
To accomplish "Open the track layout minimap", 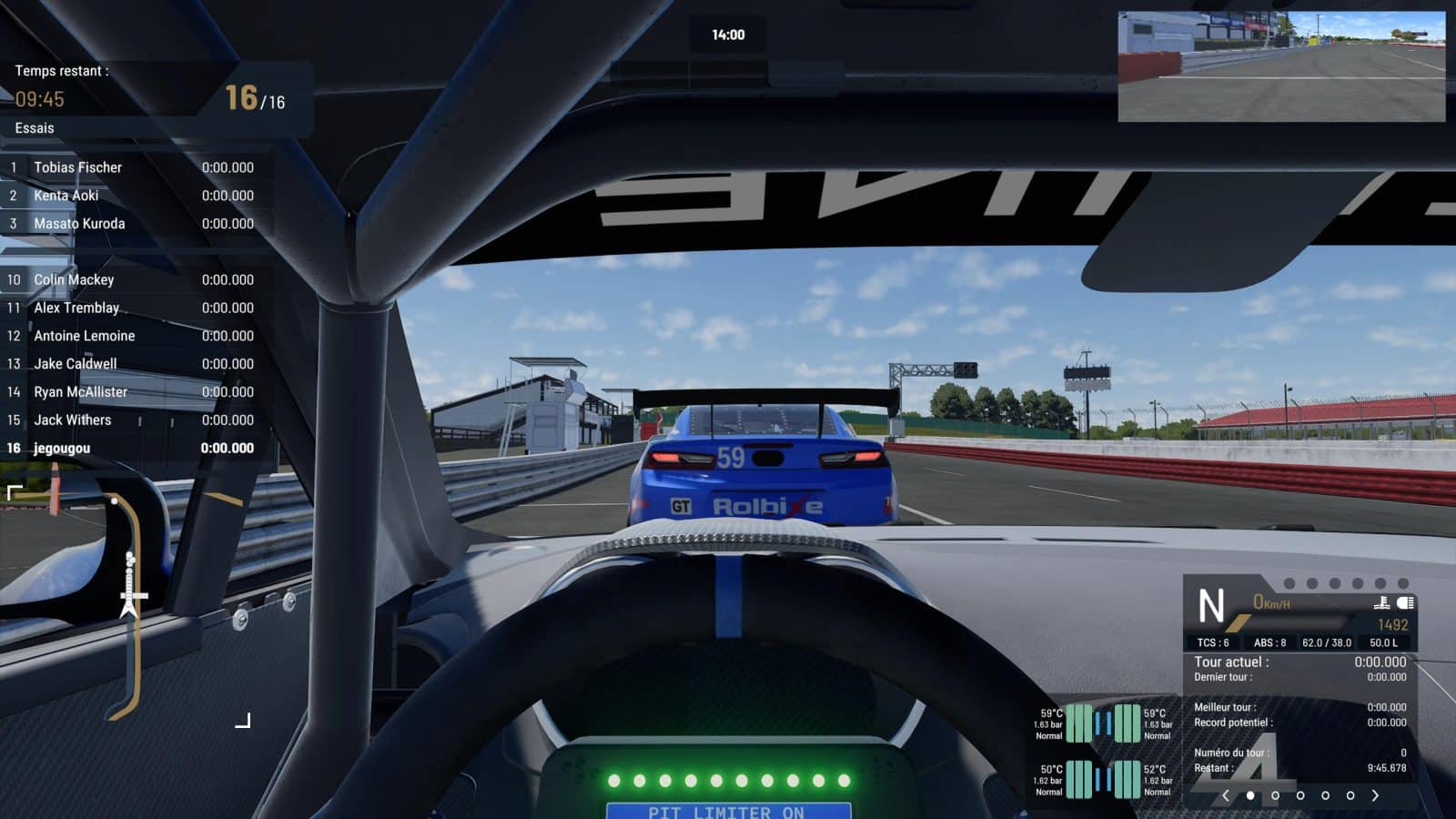I will pos(128,605).
